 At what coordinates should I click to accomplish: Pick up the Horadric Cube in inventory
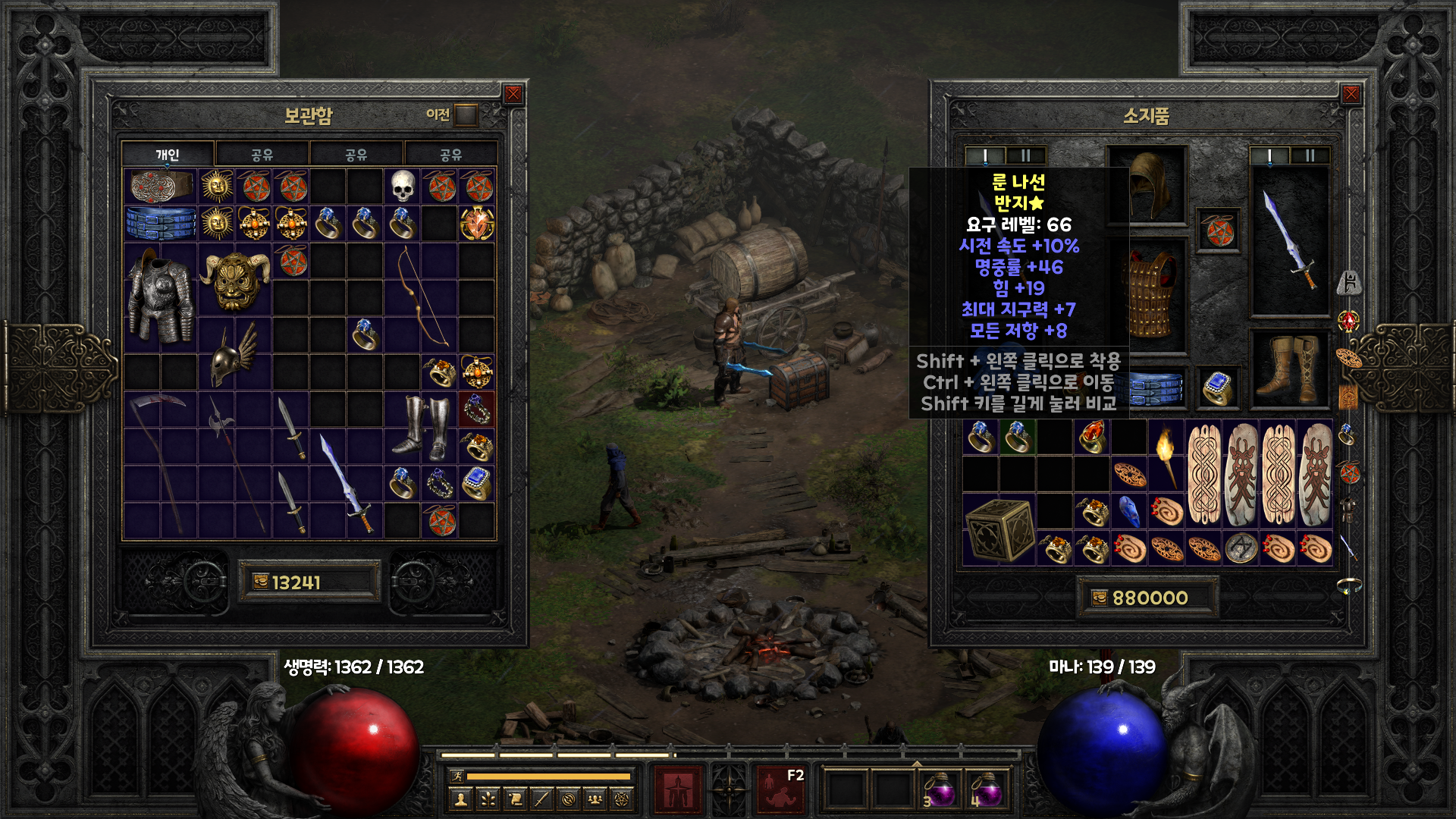(x=999, y=529)
